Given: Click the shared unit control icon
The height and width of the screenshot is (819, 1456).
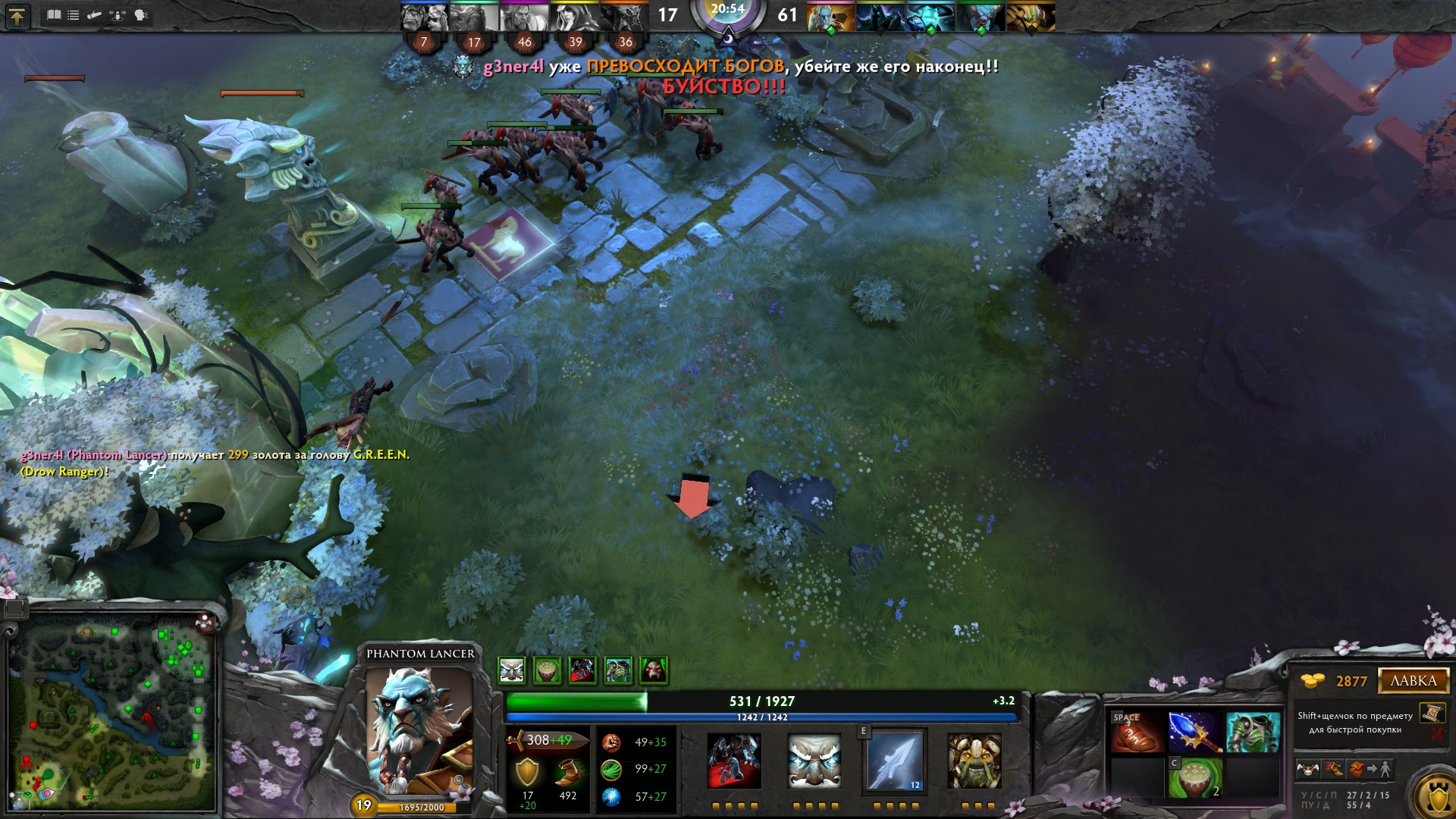Looking at the screenshot, I should (118, 15).
